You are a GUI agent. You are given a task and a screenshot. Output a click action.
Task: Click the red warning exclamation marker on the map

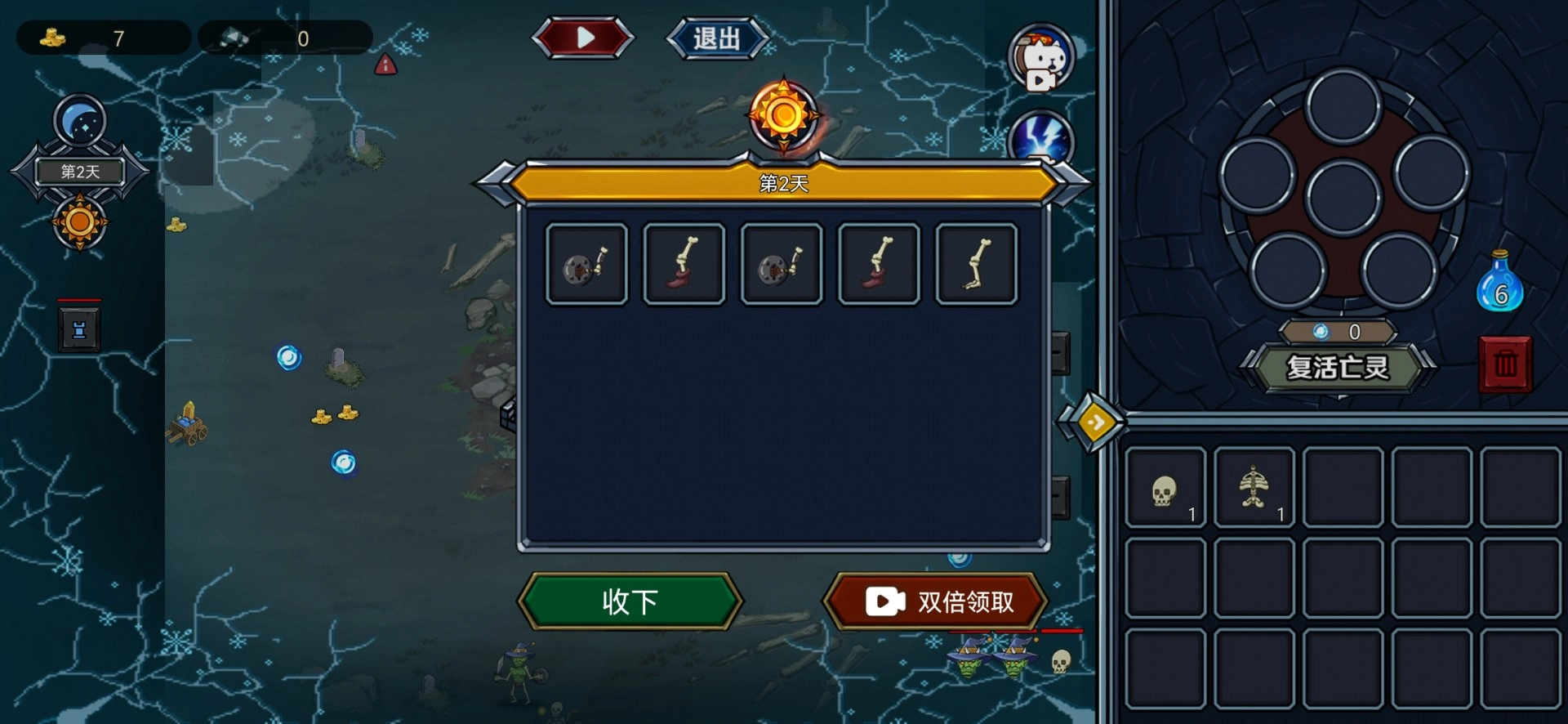386,65
